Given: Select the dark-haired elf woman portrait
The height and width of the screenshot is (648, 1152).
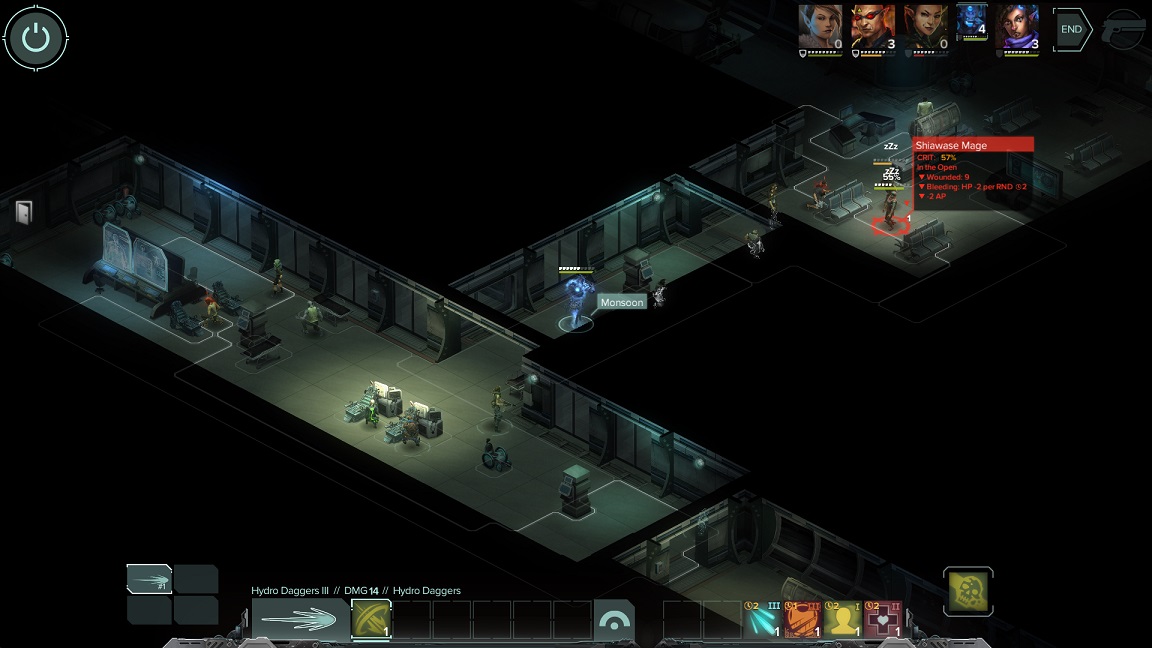Looking at the screenshot, I should pos(924,26).
